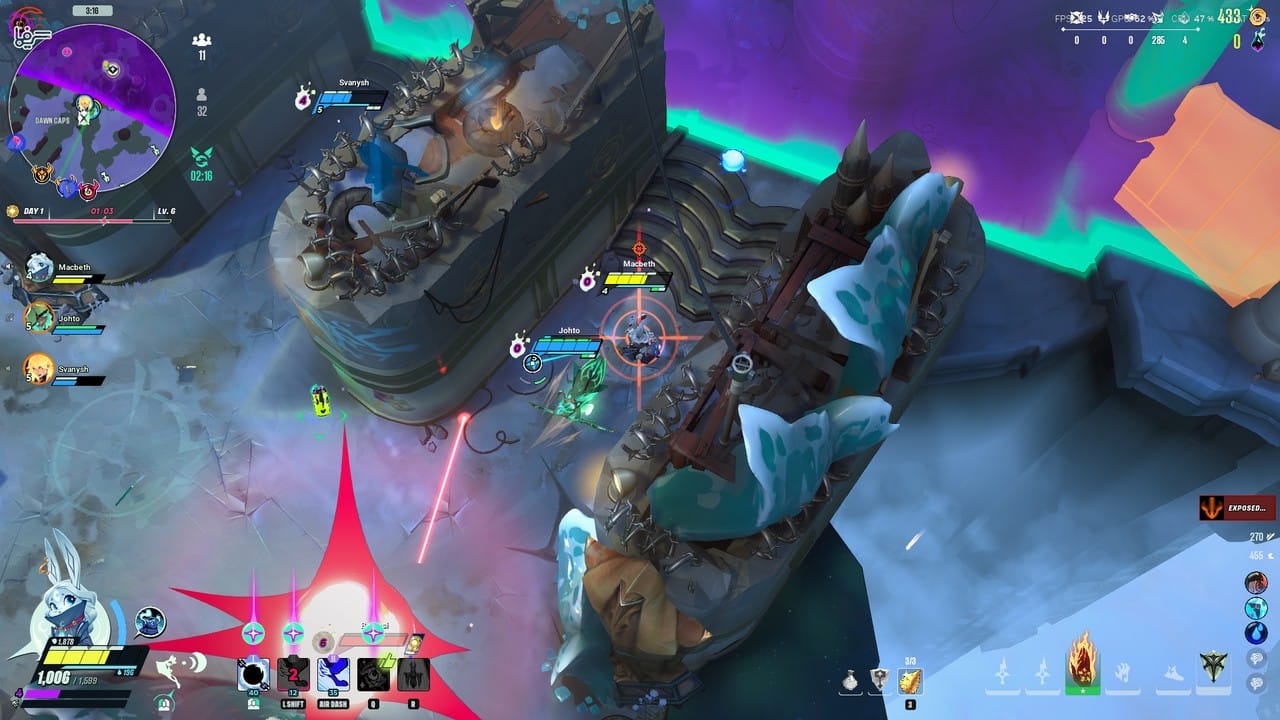The height and width of the screenshot is (720, 1280).
Task: Click the Q ability icon
Action: [x=373, y=675]
